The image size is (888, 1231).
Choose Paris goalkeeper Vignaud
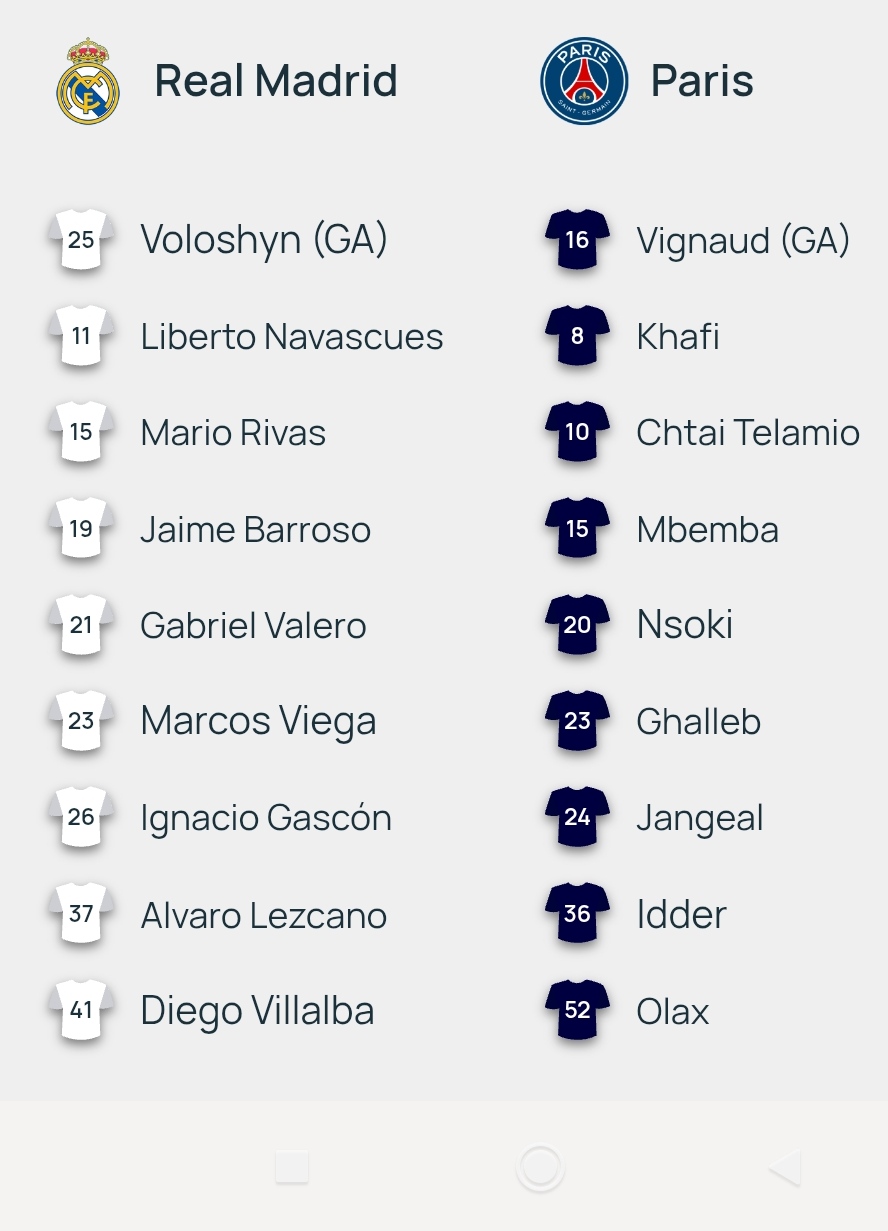point(743,240)
